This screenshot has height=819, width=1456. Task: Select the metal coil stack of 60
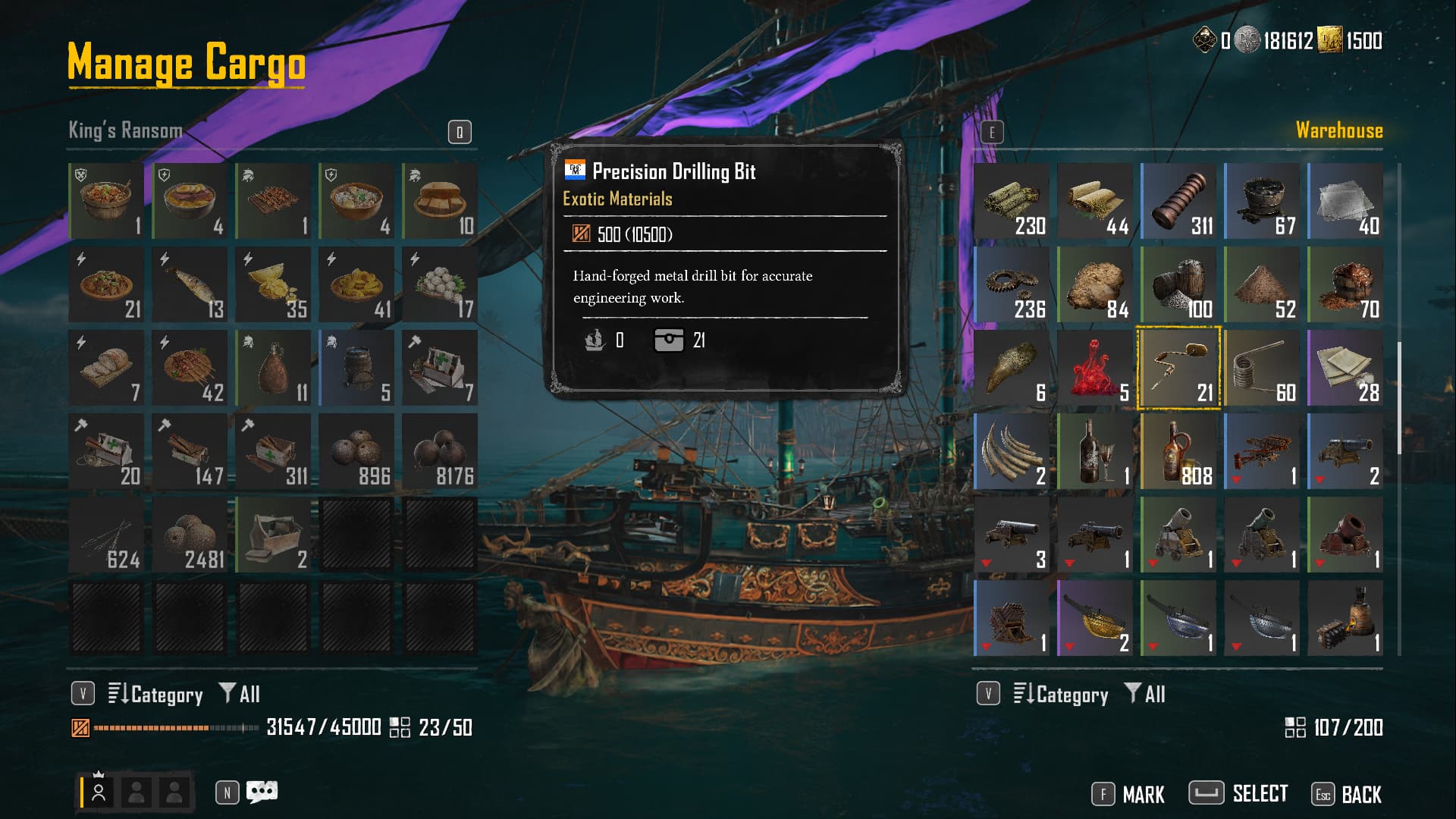pyautogui.click(x=1262, y=369)
